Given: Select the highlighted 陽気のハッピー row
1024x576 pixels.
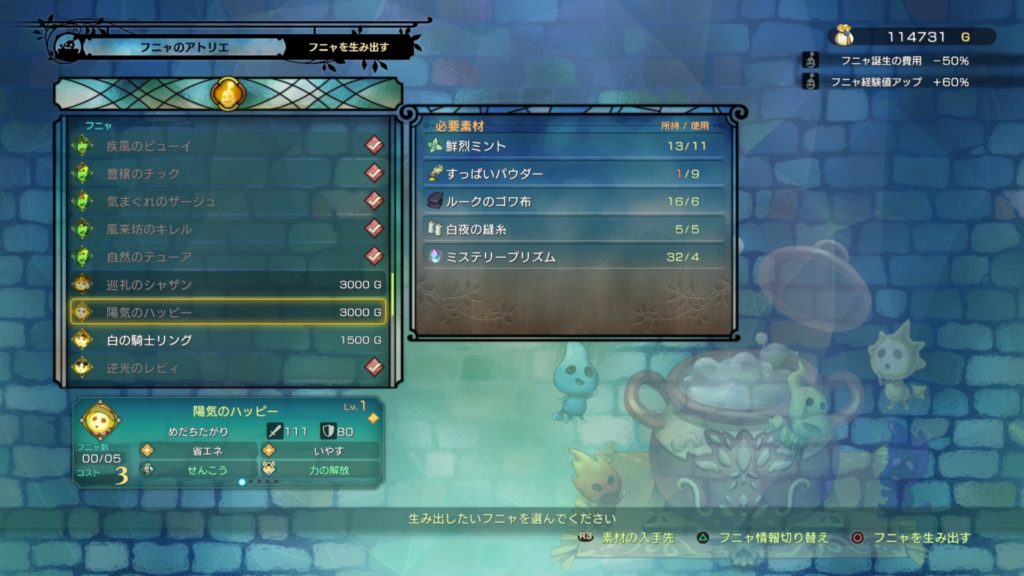Looking at the screenshot, I should 228,312.
